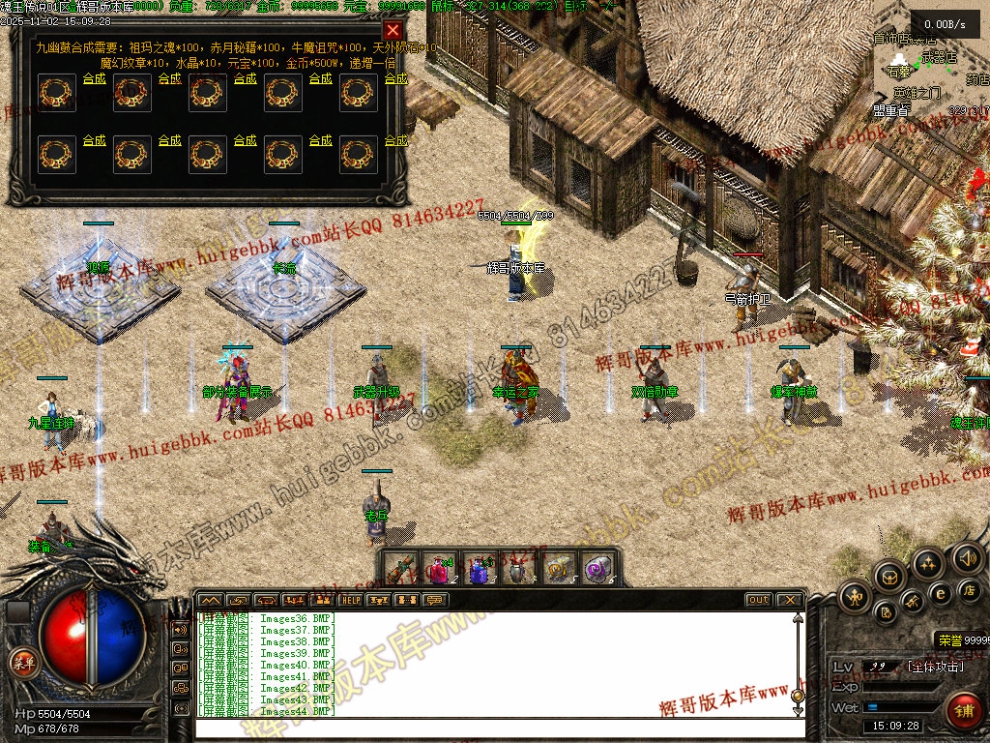Image resolution: width=990 pixels, height=743 pixels.
Task: Toggle sound with the speaker icon
Action: [967, 557]
